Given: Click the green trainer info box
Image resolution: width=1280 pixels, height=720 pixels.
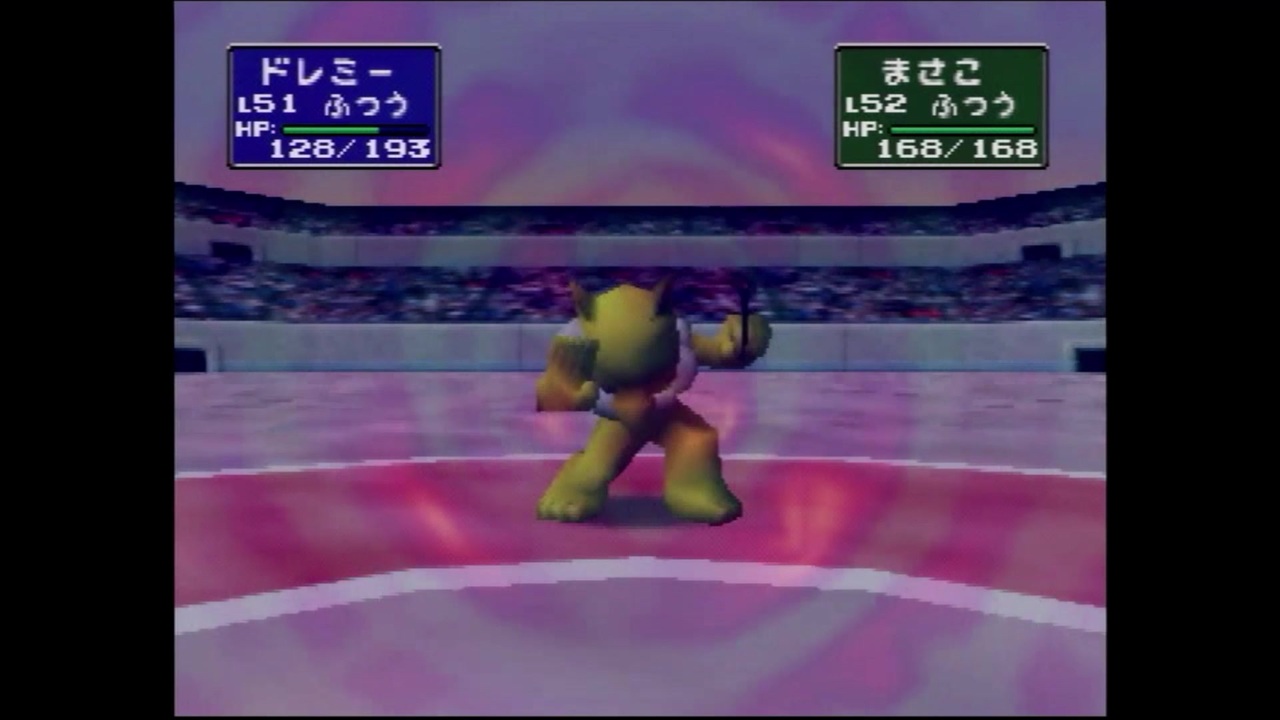Looking at the screenshot, I should [x=941, y=105].
